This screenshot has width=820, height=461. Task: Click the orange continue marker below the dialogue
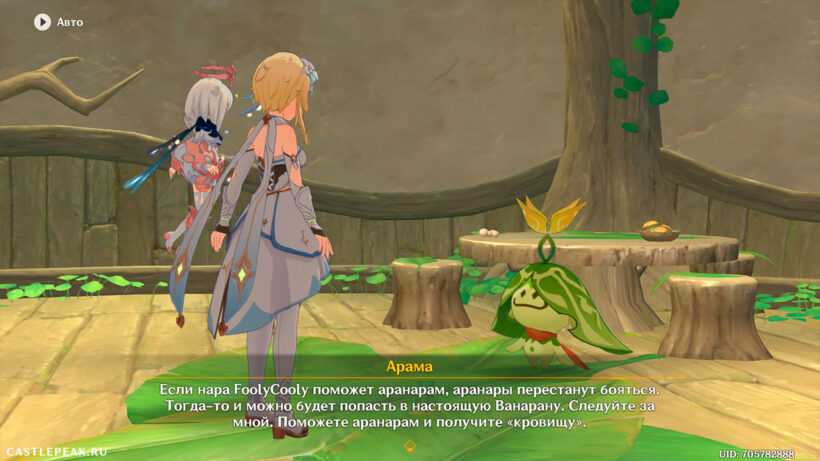pyautogui.click(x=409, y=446)
